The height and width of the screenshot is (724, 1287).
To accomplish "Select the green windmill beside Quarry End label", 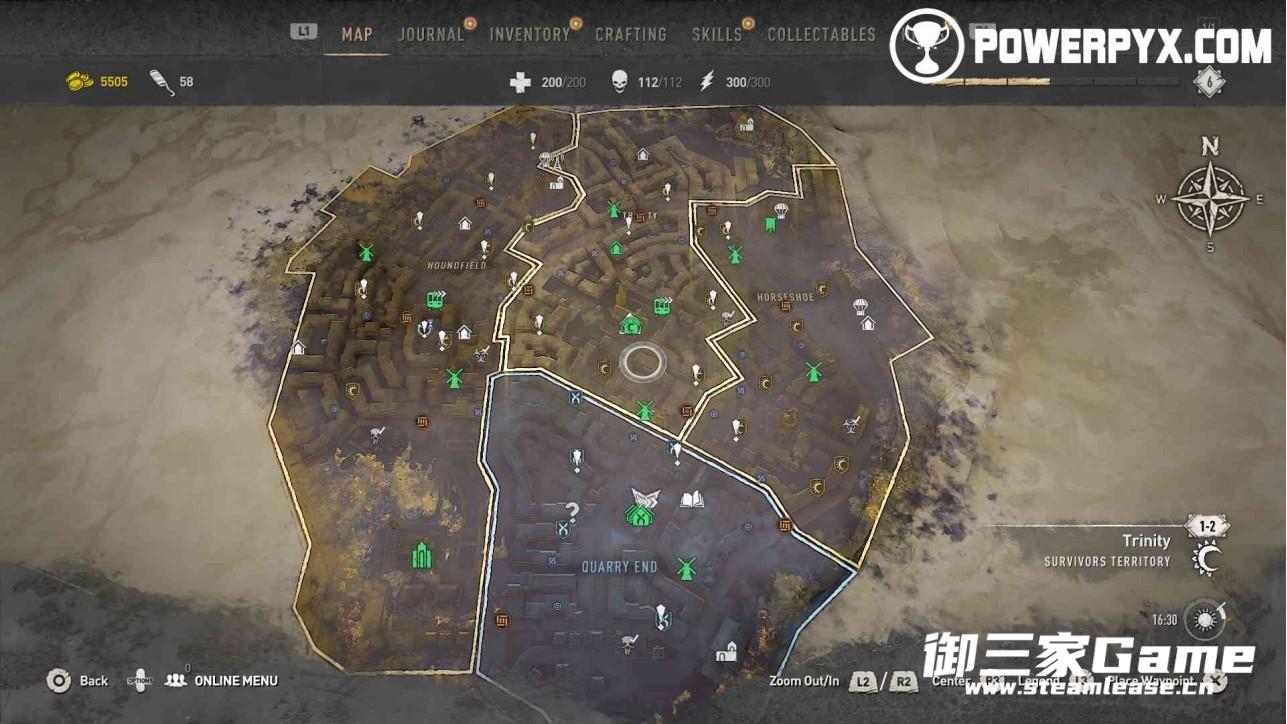I will click(685, 568).
